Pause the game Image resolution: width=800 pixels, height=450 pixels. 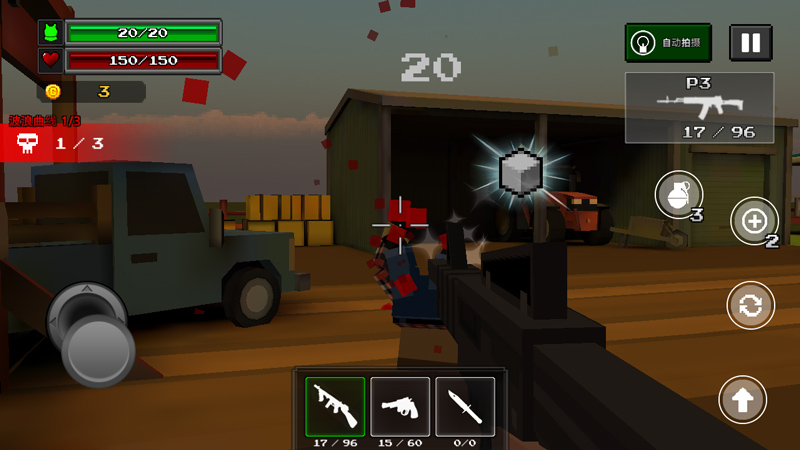pyautogui.click(x=750, y=43)
